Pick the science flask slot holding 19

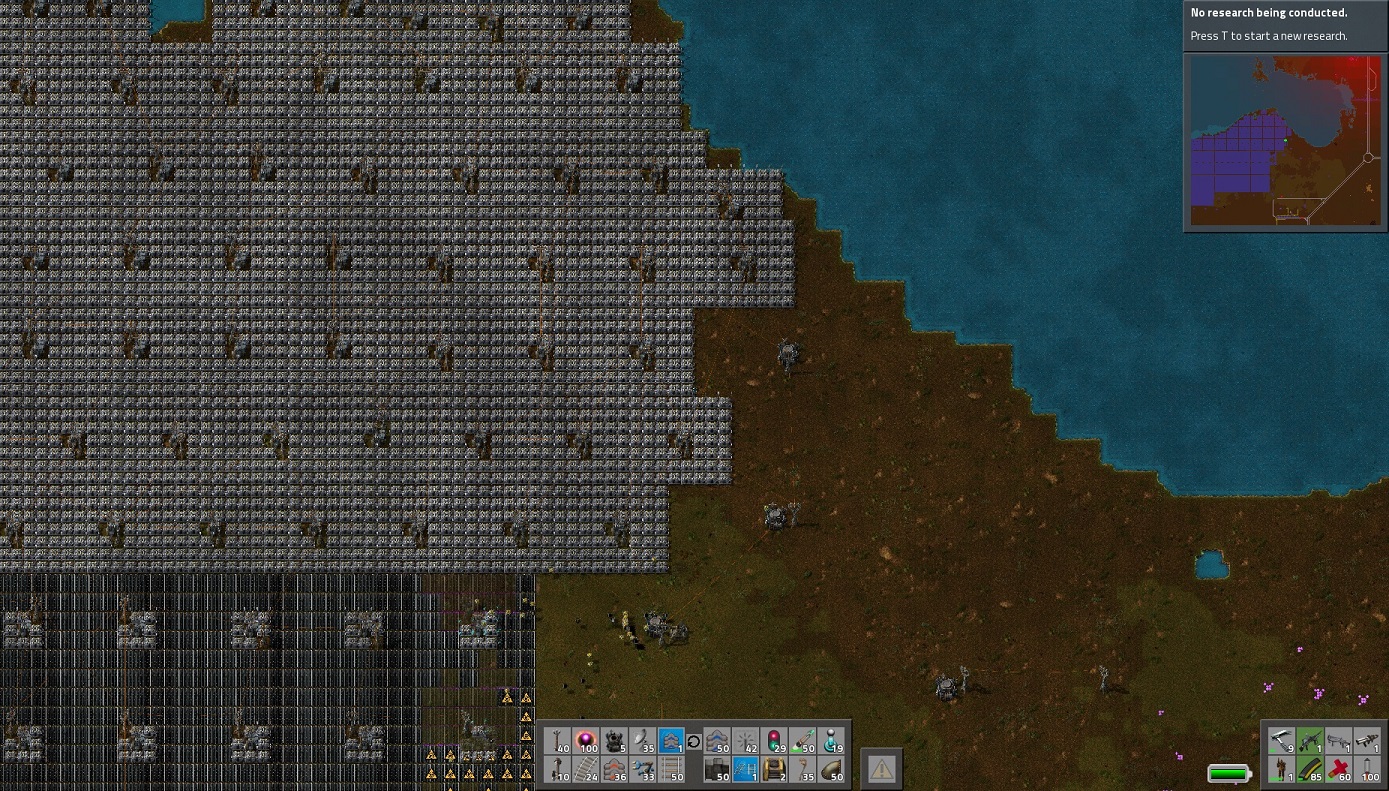832,741
